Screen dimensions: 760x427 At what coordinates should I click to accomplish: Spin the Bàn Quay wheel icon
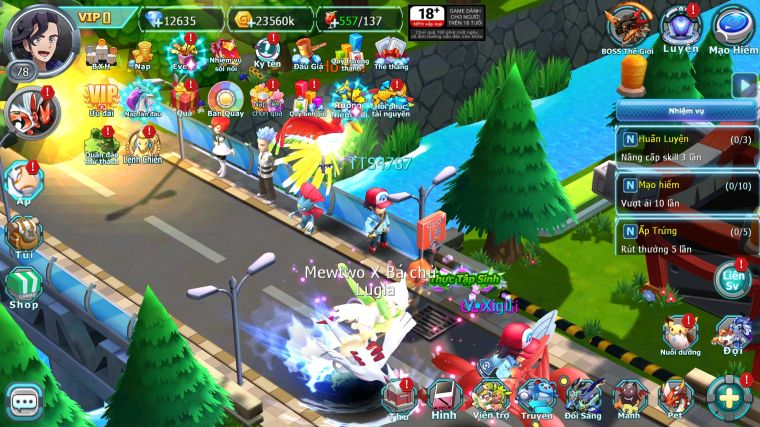coord(221,100)
